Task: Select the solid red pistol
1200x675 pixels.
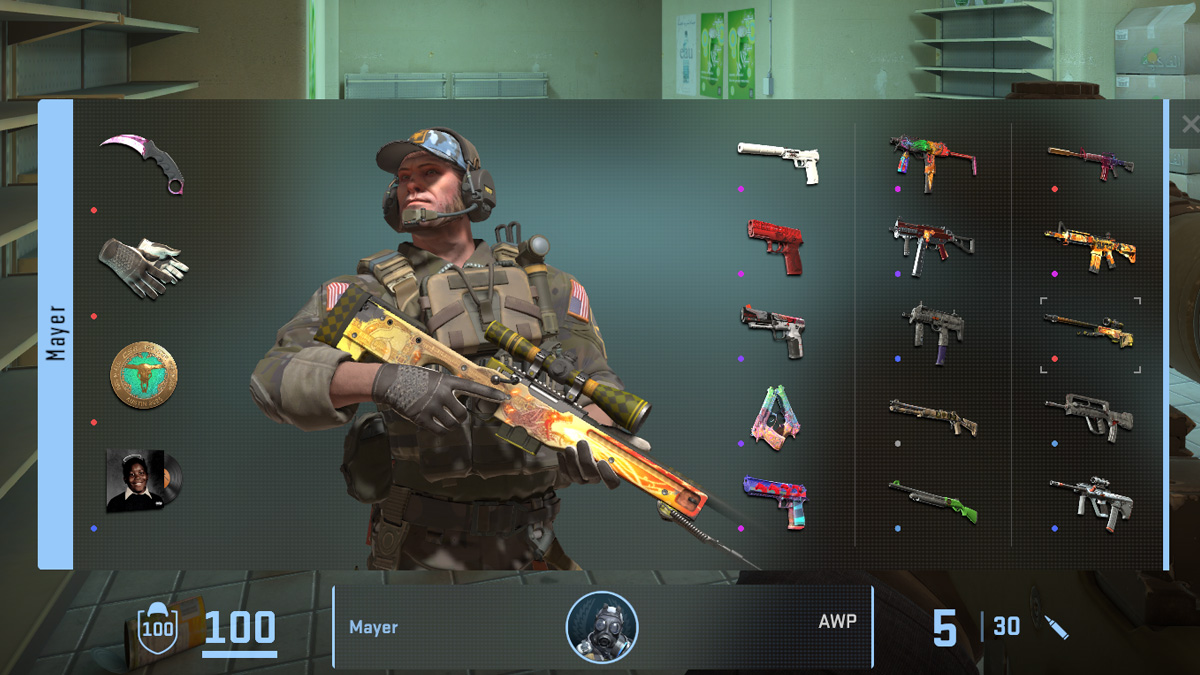Action: pos(776,245)
